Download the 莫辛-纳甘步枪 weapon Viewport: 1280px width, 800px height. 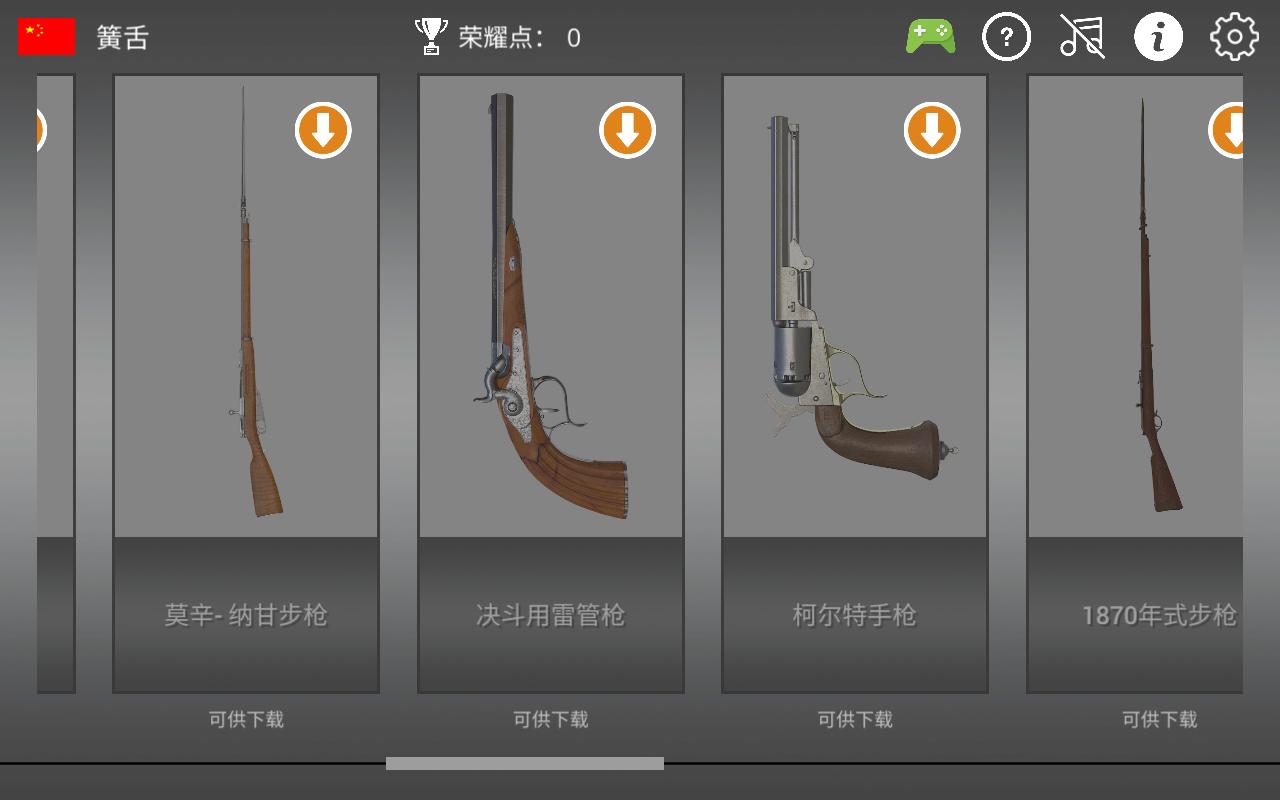click(321, 131)
